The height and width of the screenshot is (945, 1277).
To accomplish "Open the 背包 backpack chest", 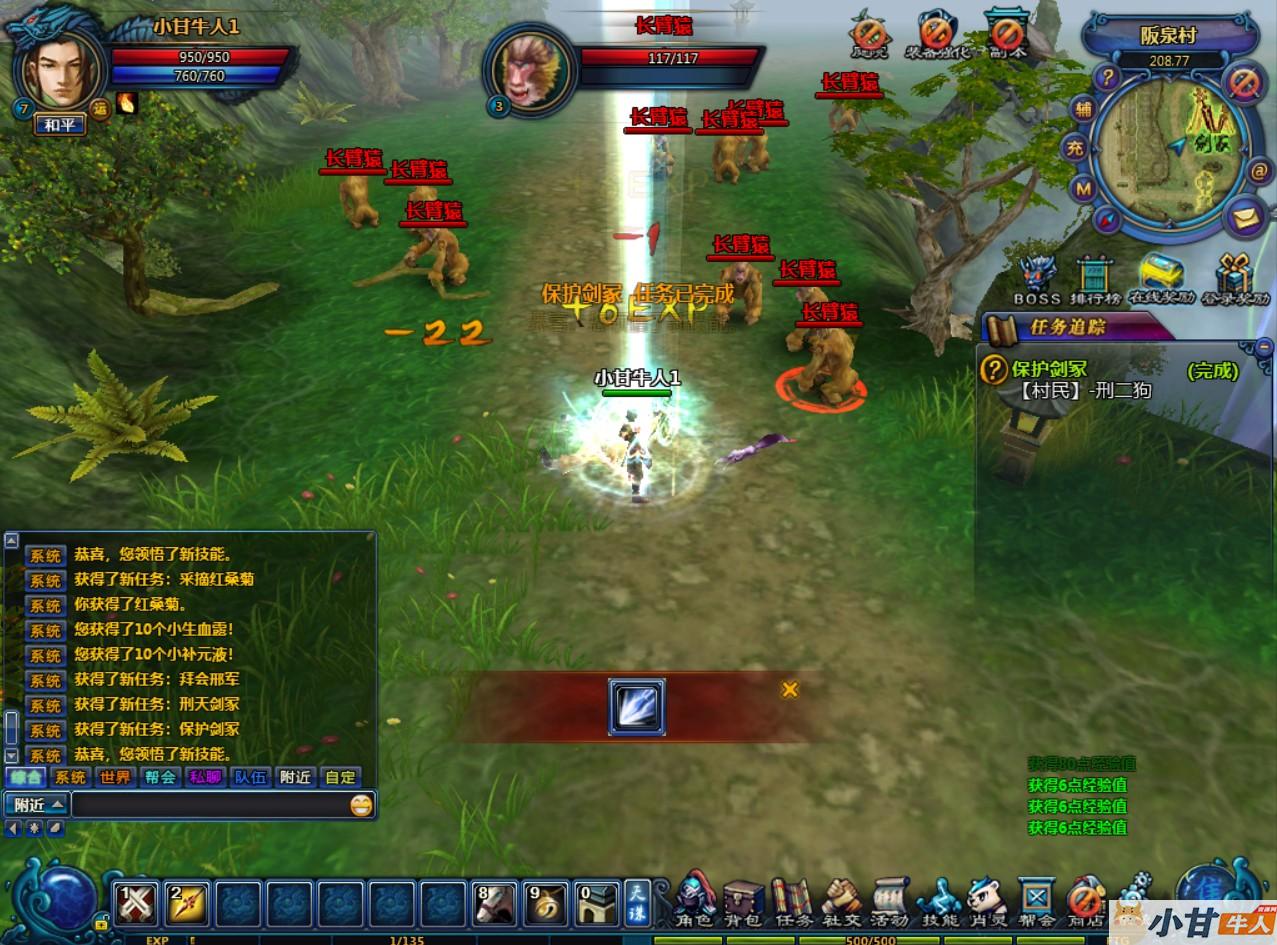I will click(x=743, y=901).
